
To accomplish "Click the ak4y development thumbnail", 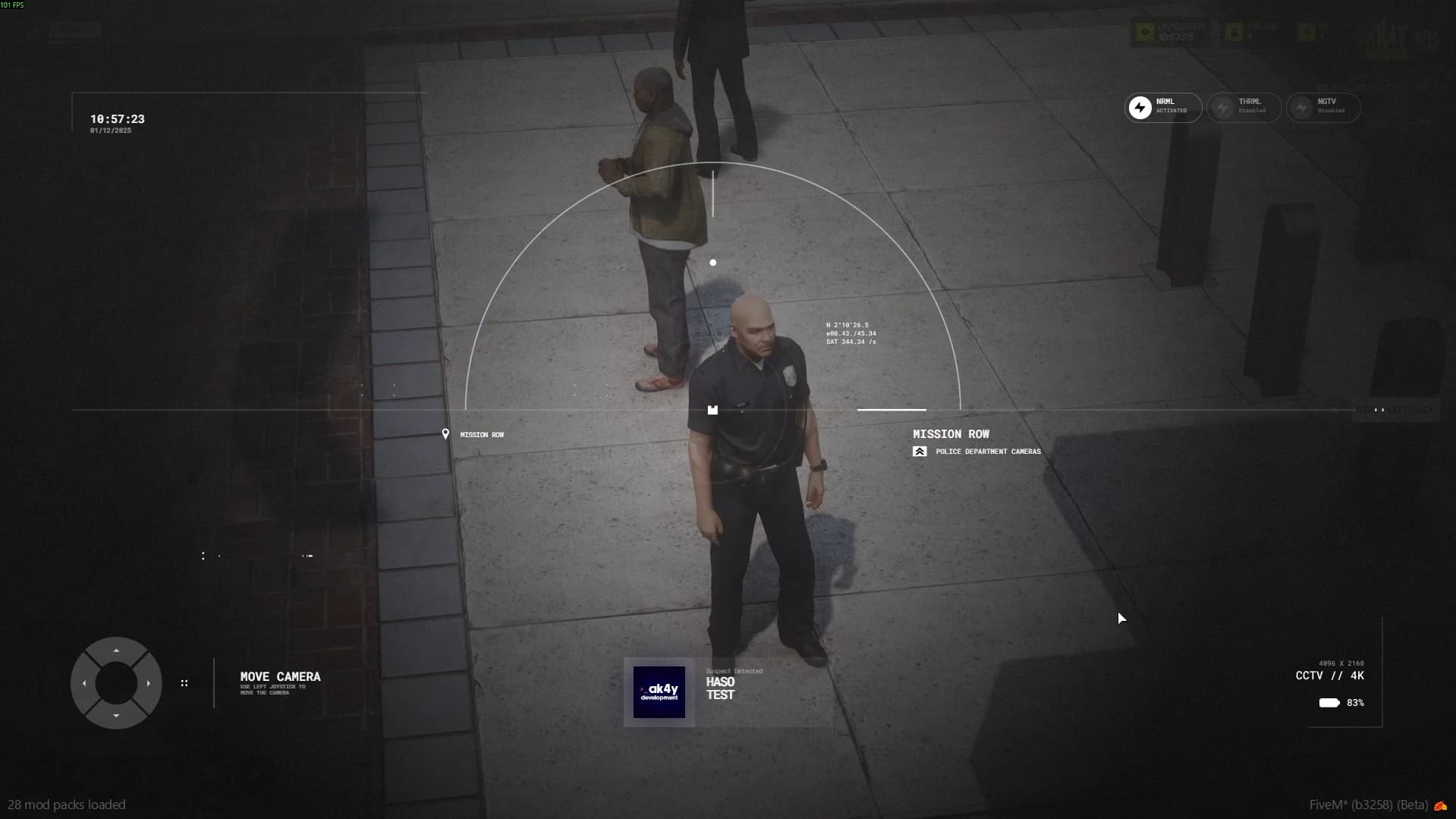I will 659,691.
